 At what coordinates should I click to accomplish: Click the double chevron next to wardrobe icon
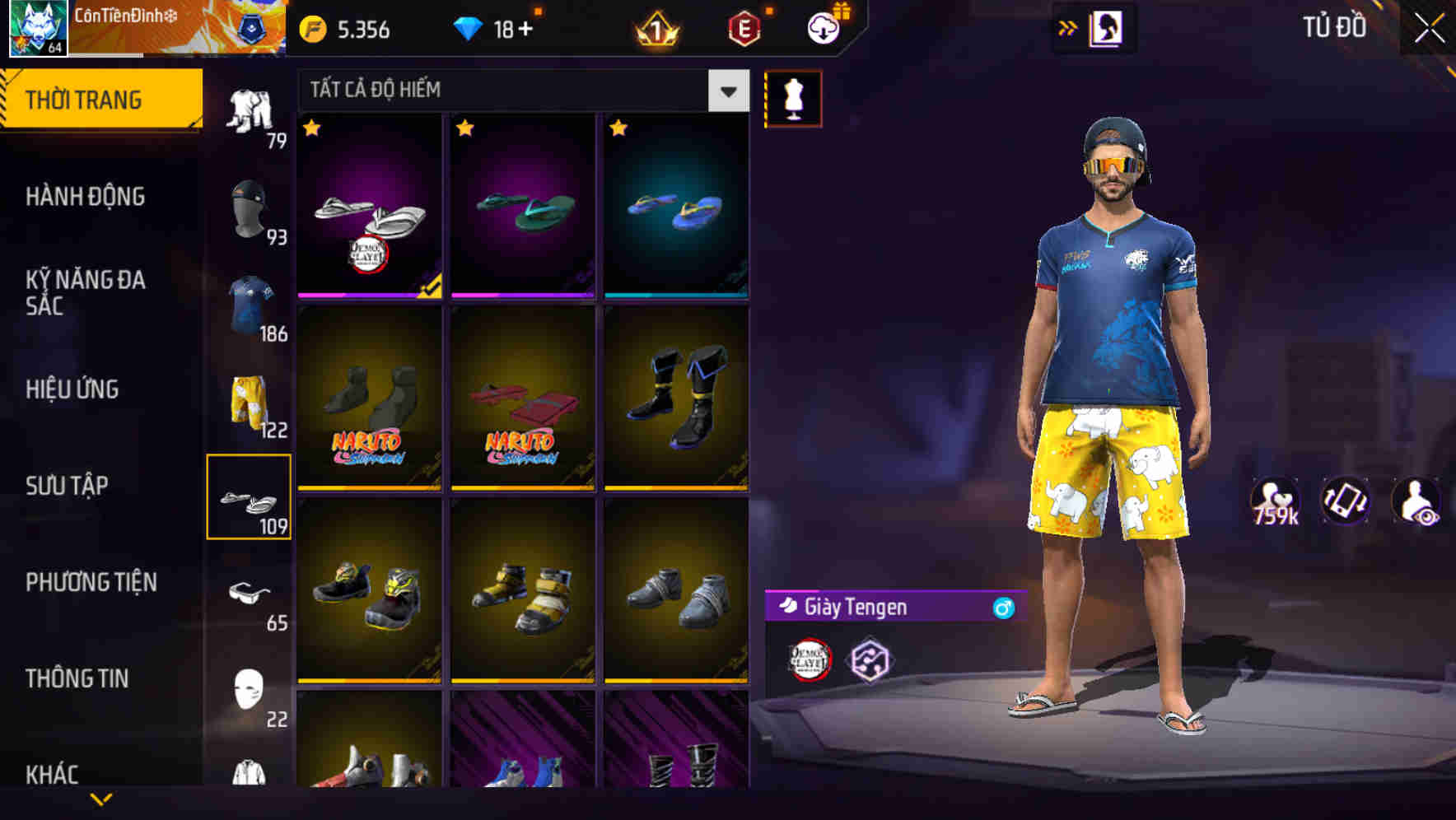[1069, 27]
